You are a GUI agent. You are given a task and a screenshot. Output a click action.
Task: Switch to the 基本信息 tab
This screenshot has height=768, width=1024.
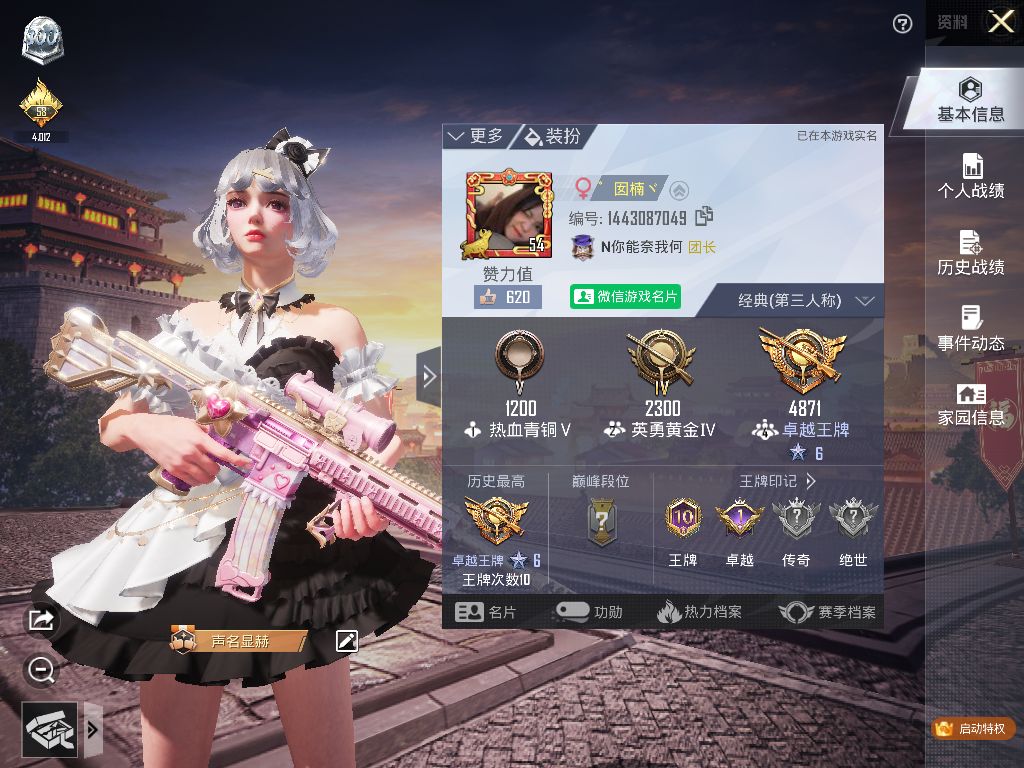[970, 101]
